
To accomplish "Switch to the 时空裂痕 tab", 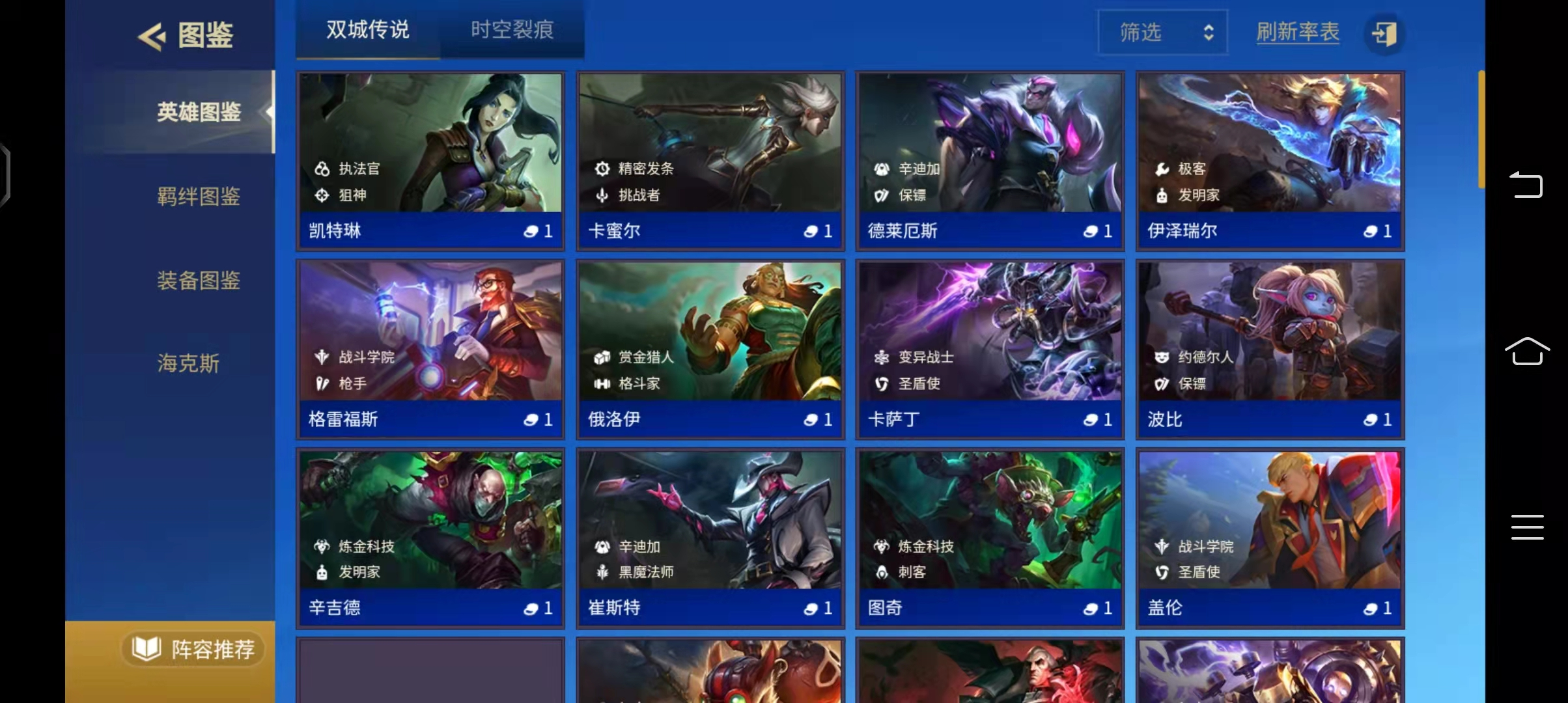I will [514, 30].
